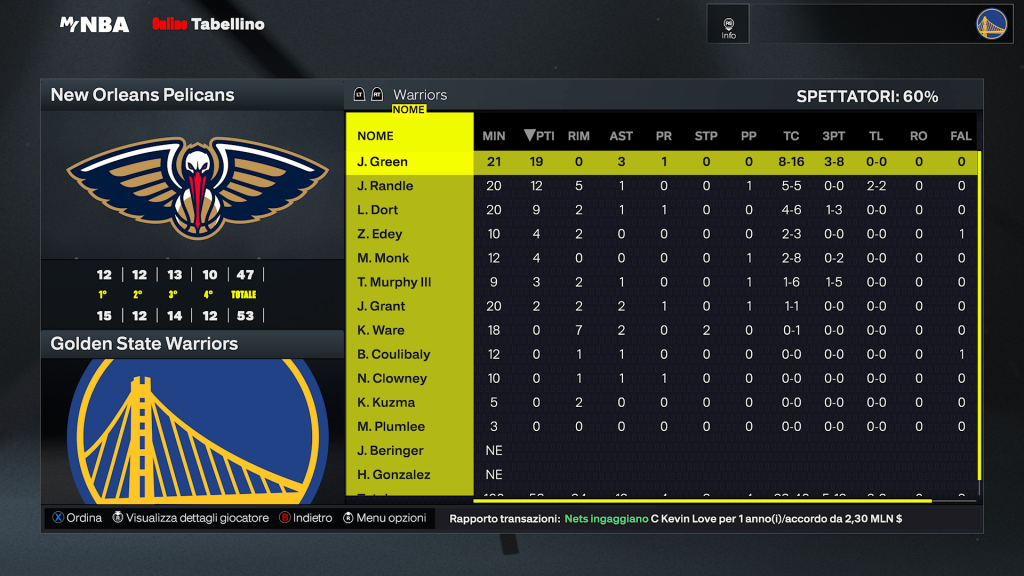Sort players by MIN column header

(x=494, y=136)
